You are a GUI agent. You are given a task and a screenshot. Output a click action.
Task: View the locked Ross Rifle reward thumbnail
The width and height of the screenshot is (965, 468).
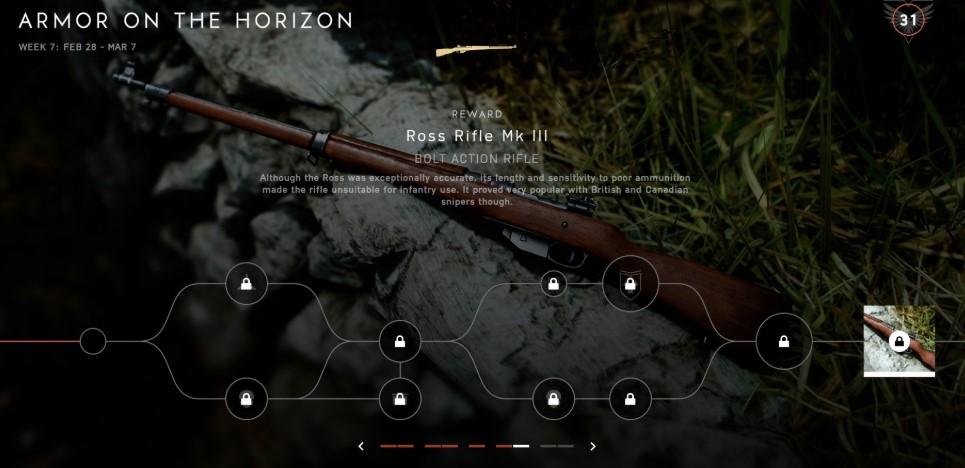(899, 341)
